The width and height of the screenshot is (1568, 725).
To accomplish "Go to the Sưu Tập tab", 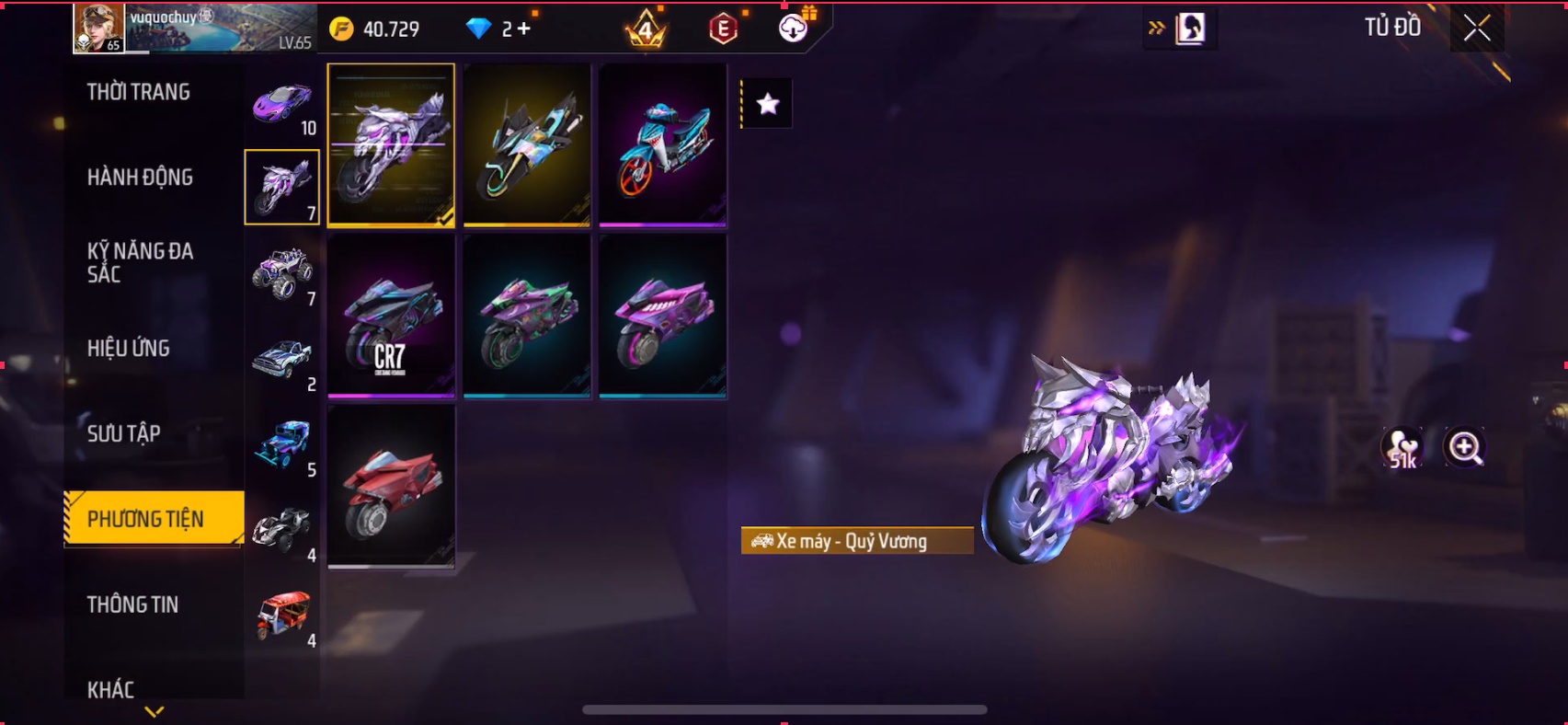I will (x=124, y=433).
